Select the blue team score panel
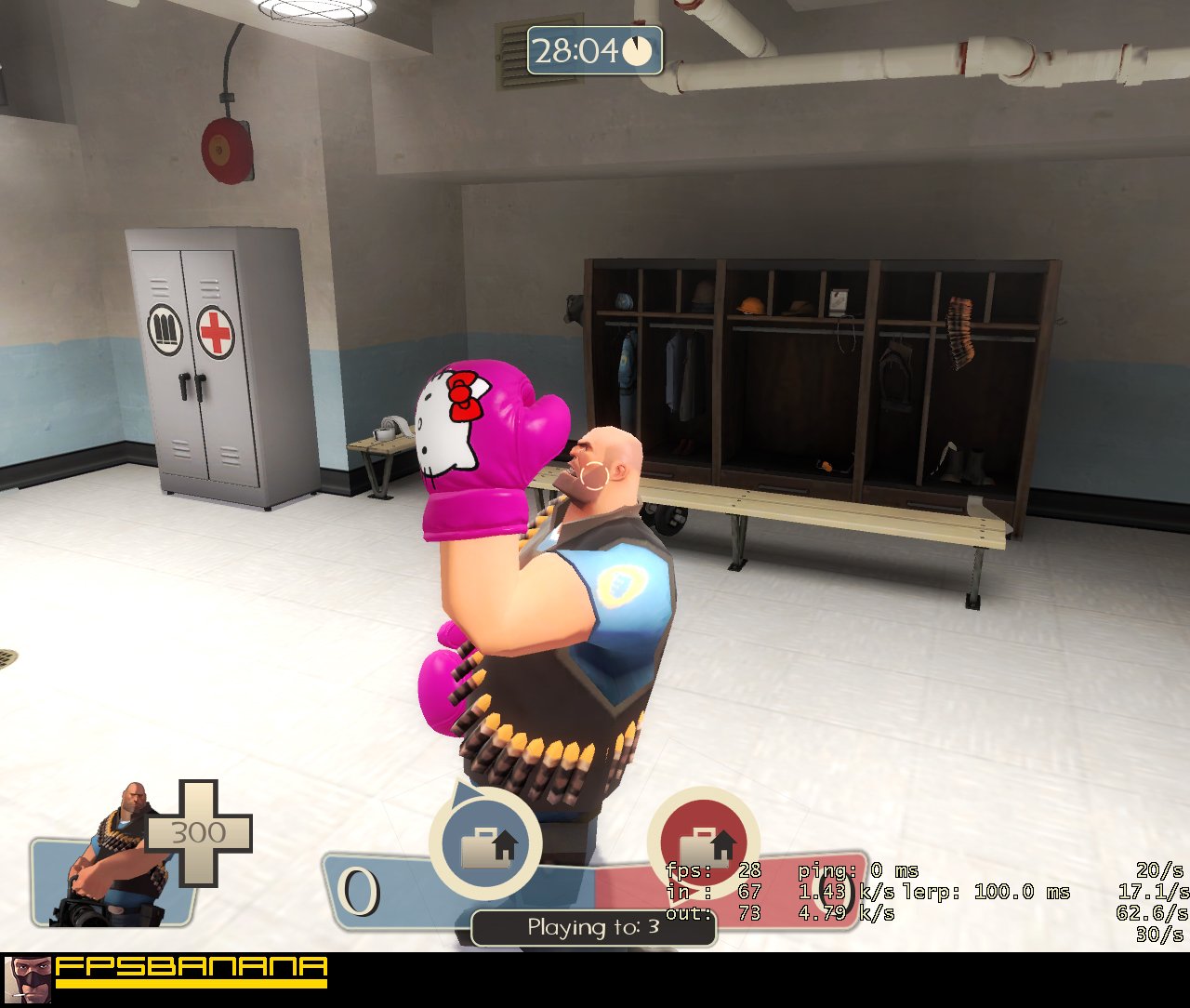Image resolution: width=1190 pixels, height=1008 pixels. point(390,890)
